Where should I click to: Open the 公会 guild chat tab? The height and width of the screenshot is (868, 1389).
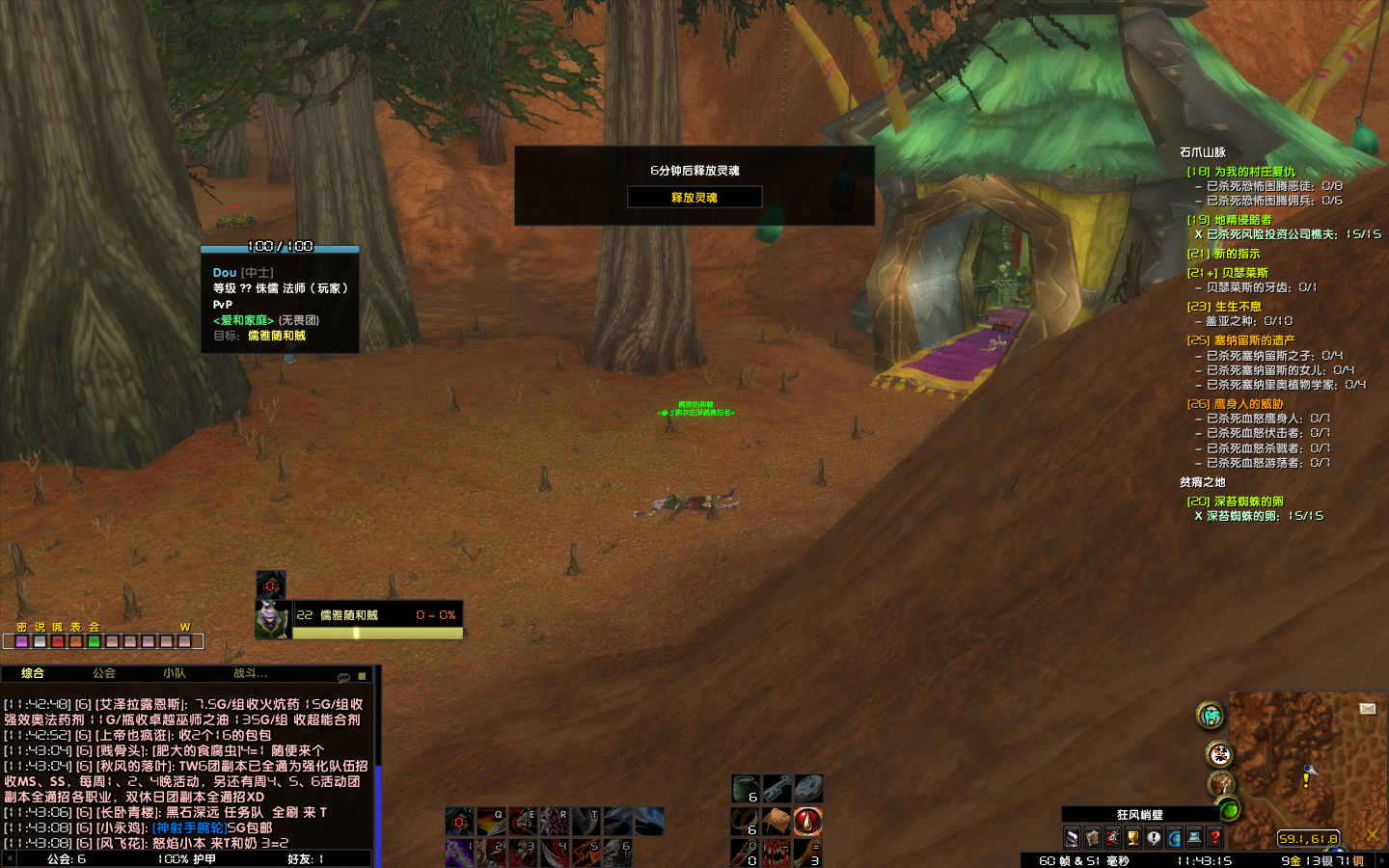104,673
